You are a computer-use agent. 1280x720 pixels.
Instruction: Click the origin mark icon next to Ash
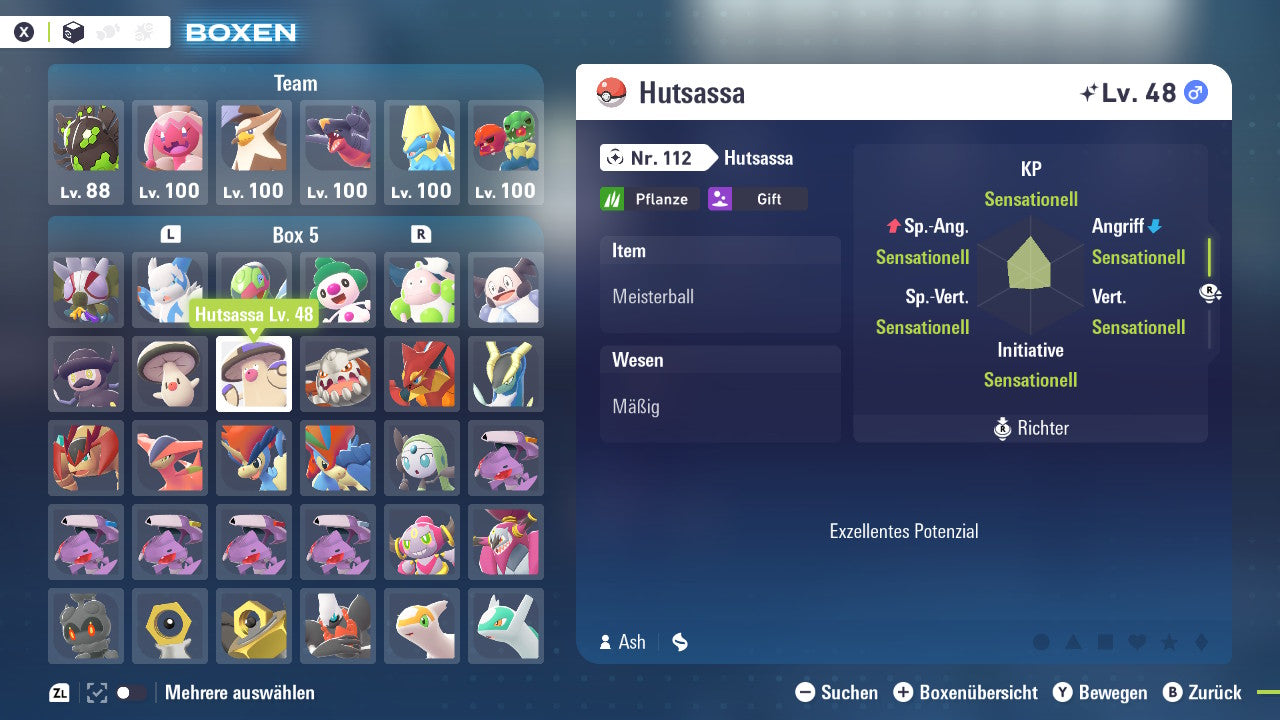679,643
